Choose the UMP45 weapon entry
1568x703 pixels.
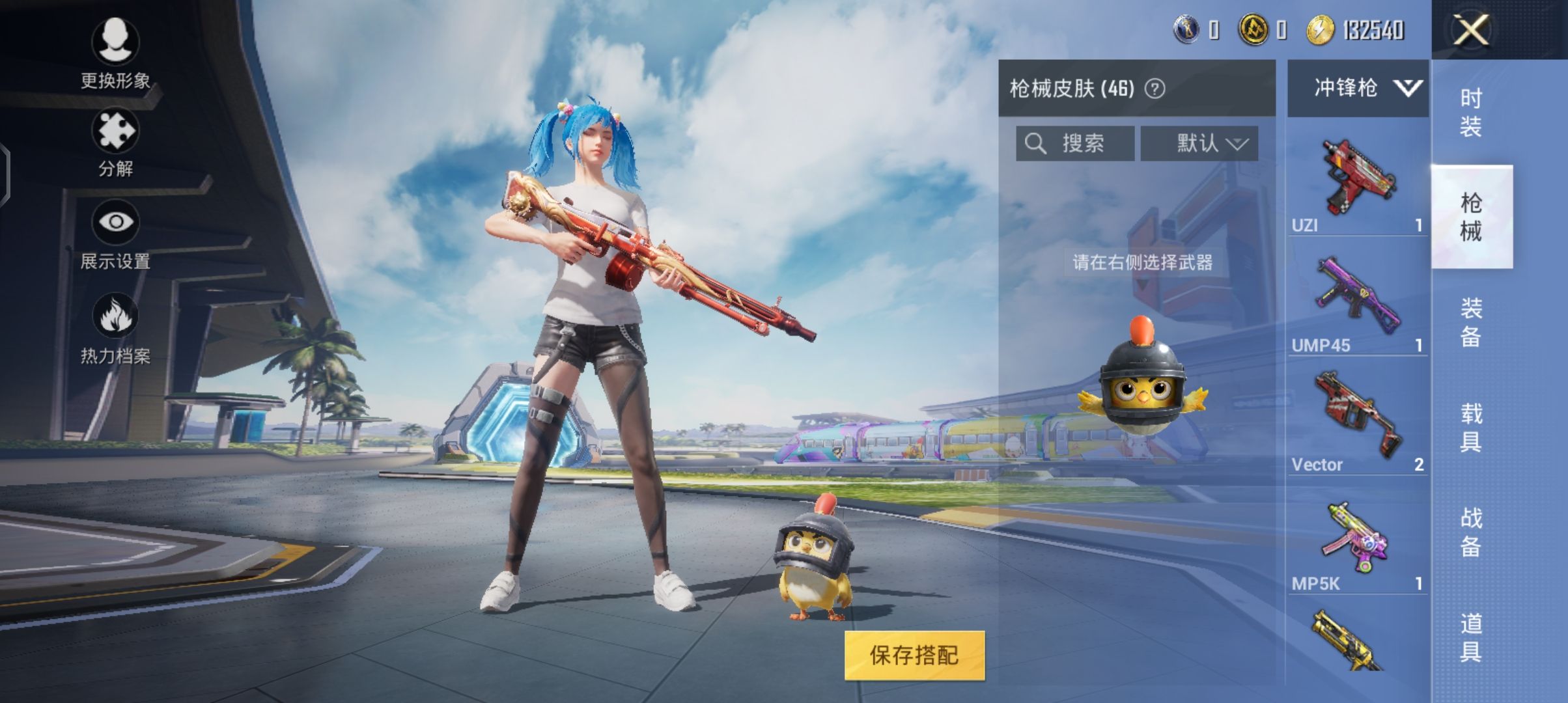coord(1357,303)
